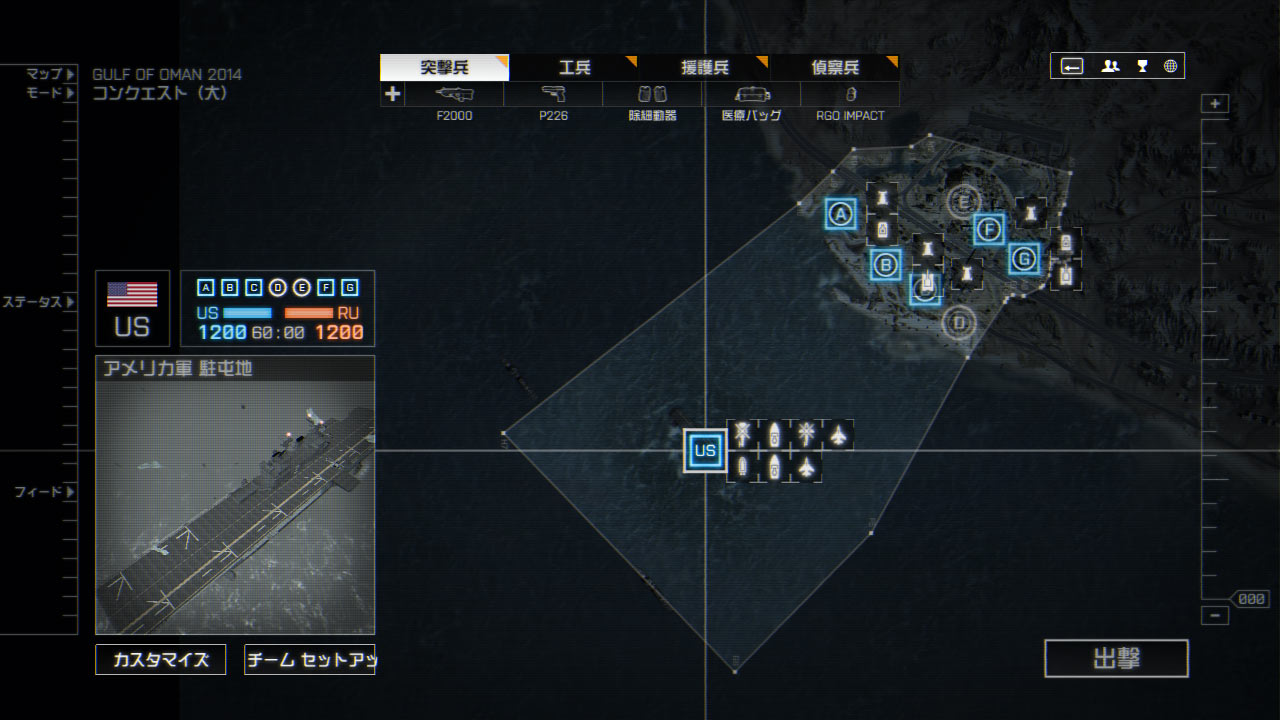1280x720 pixels.
Task: Switch to the 工兵 engineer tab
Action: (575, 68)
